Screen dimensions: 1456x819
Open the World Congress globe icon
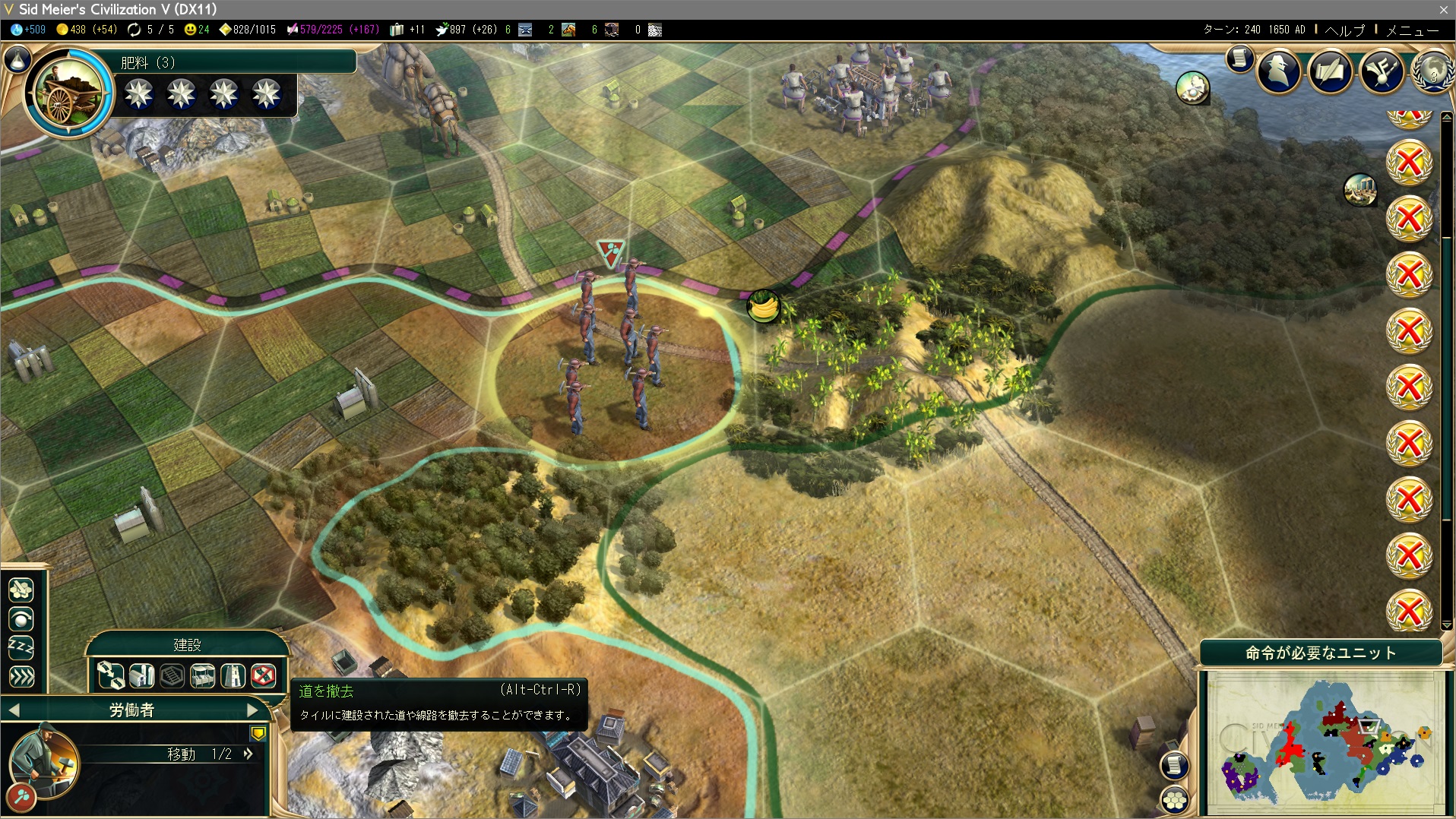(1432, 71)
